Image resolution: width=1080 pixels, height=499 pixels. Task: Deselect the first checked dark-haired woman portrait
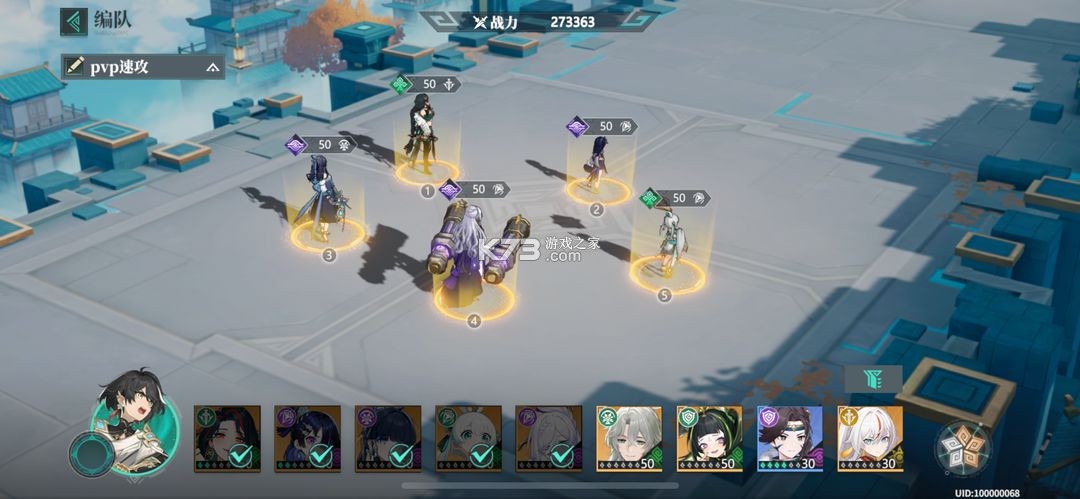227,438
